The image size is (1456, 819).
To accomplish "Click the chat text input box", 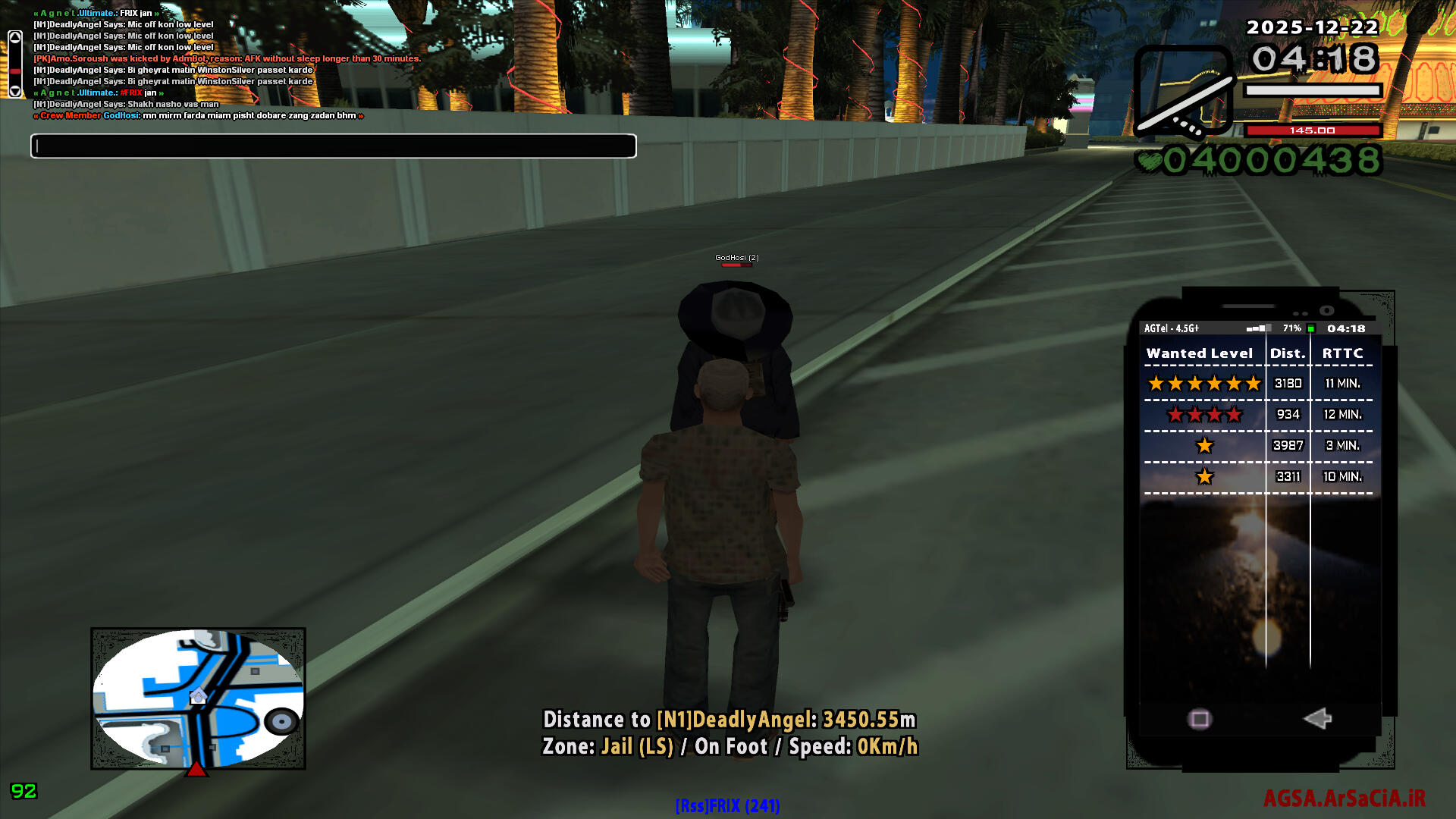I will (x=334, y=146).
